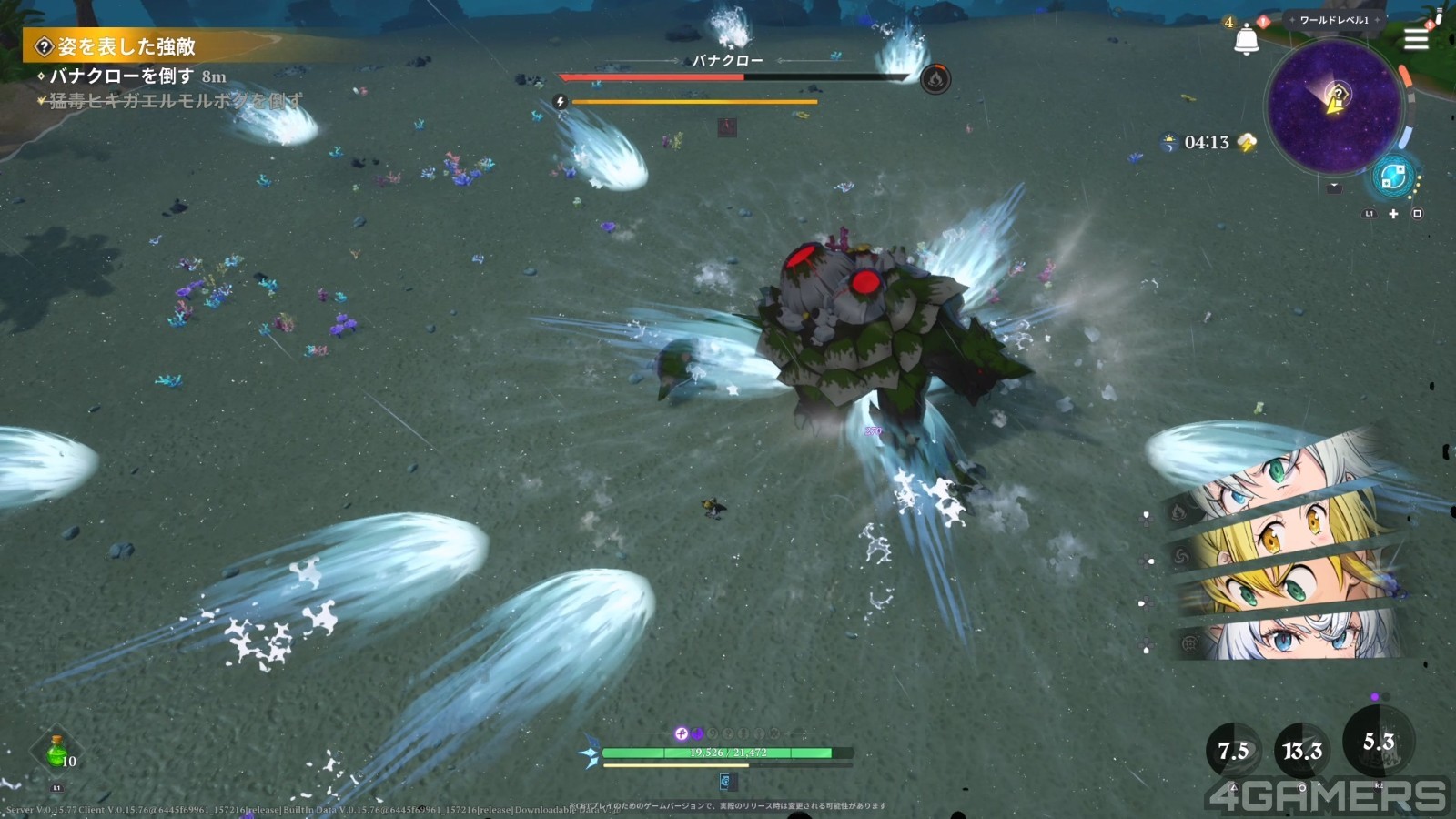Open the hamburger main menu
1456x819 pixels.
click(1416, 39)
